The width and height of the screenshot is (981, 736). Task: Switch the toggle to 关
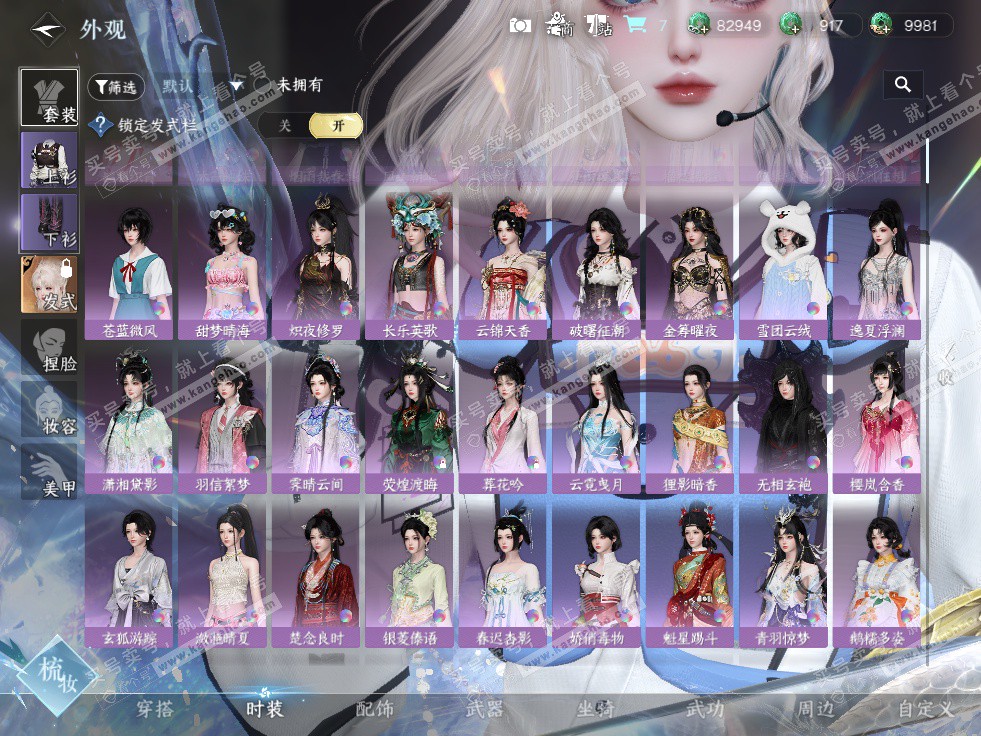click(x=285, y=125)
